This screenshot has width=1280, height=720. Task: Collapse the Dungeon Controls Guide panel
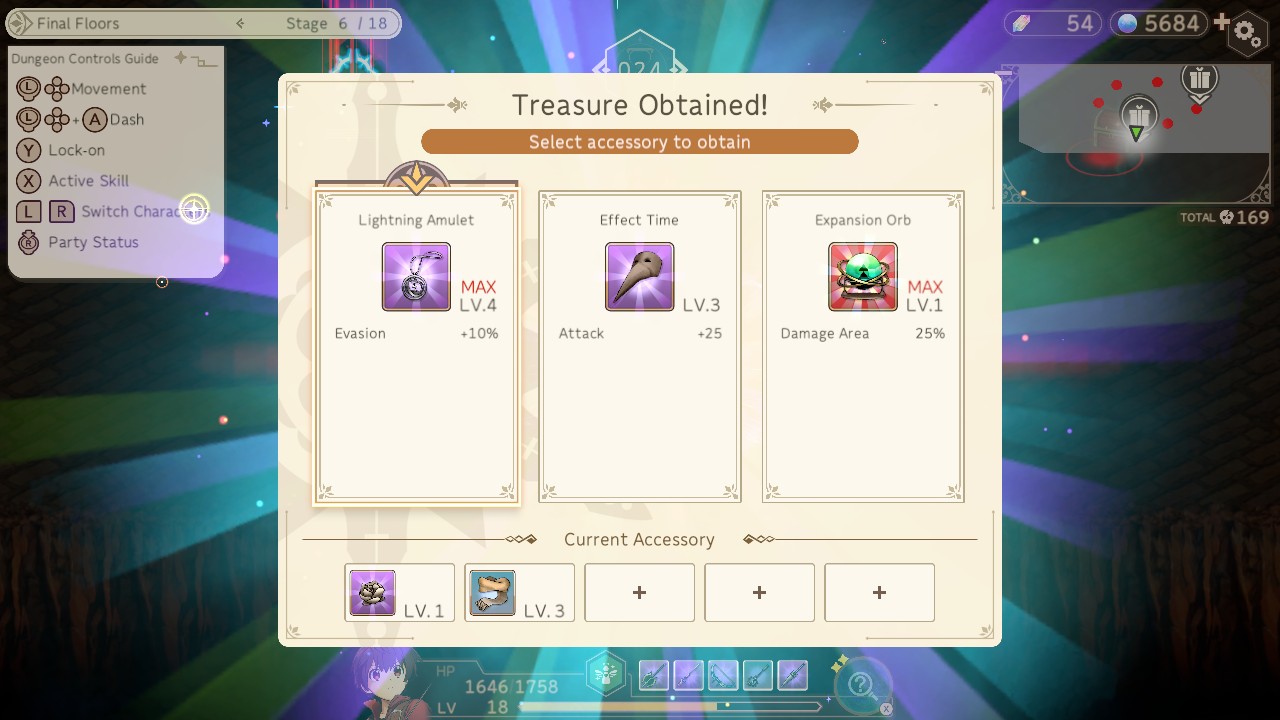201,62
